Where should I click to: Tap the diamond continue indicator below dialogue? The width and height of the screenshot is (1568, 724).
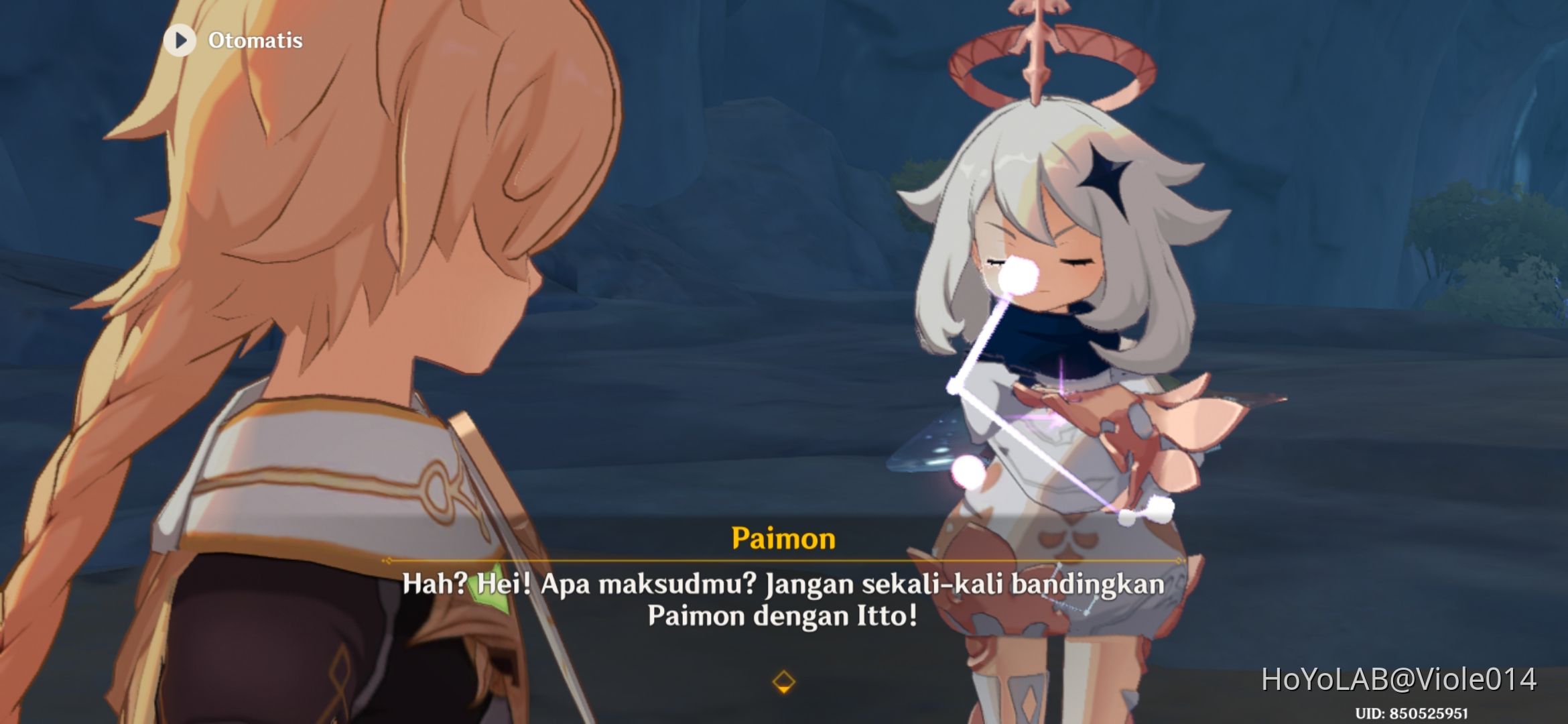[784, 680]
